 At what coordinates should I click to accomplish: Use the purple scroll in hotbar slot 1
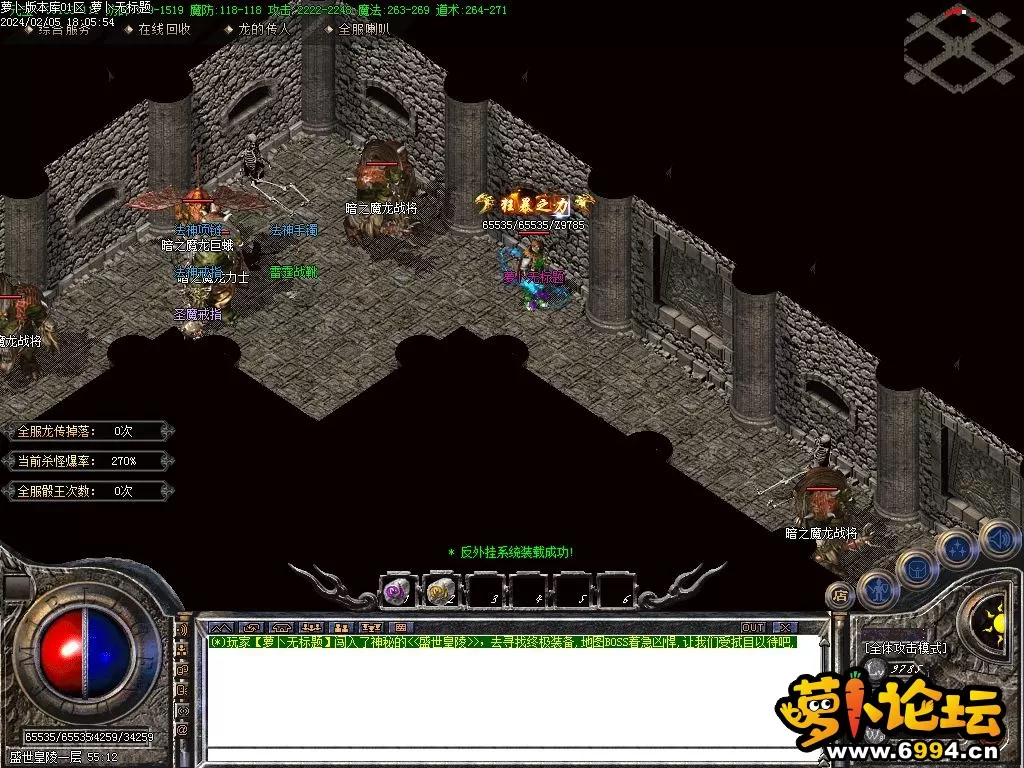[x=397, y=592]
